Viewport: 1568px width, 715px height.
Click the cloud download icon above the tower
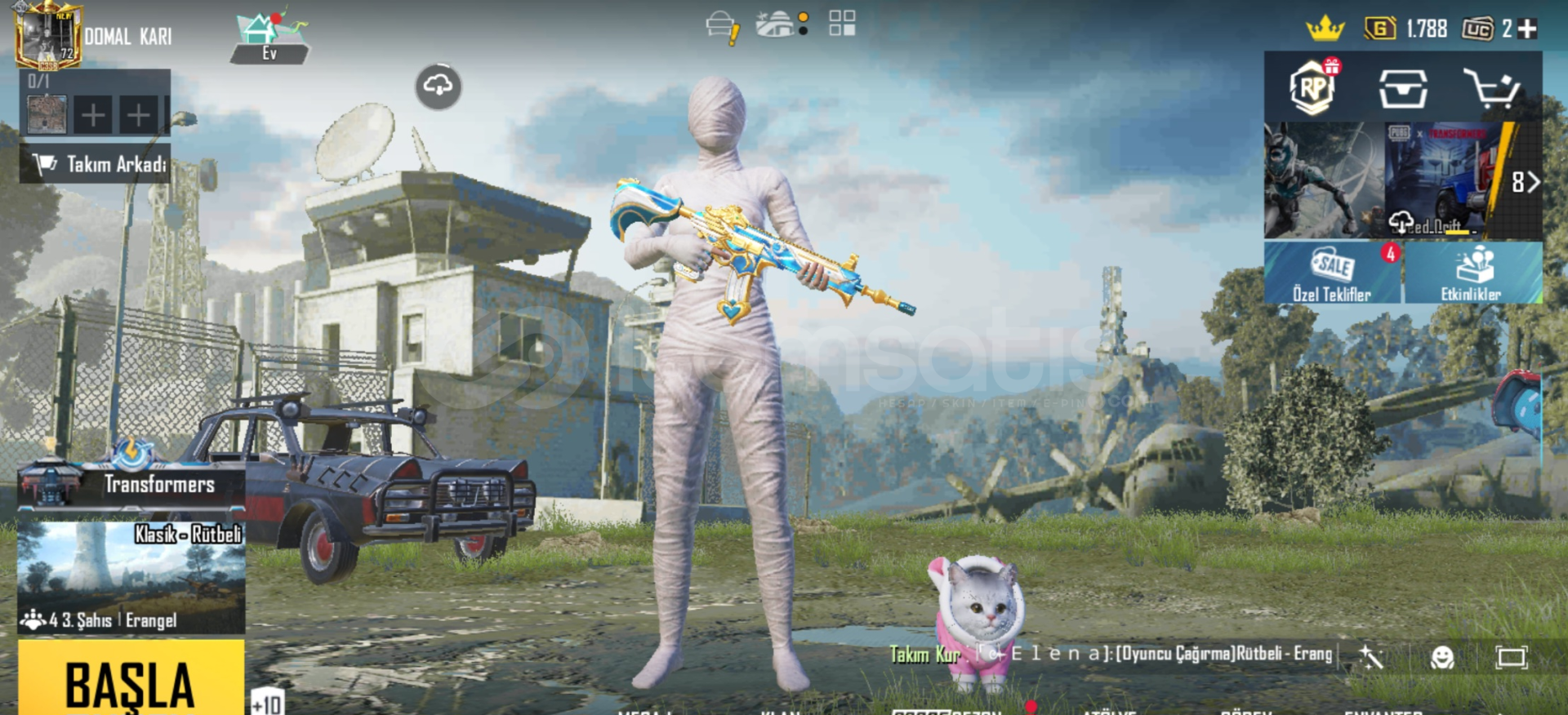[x=439, y=87]
